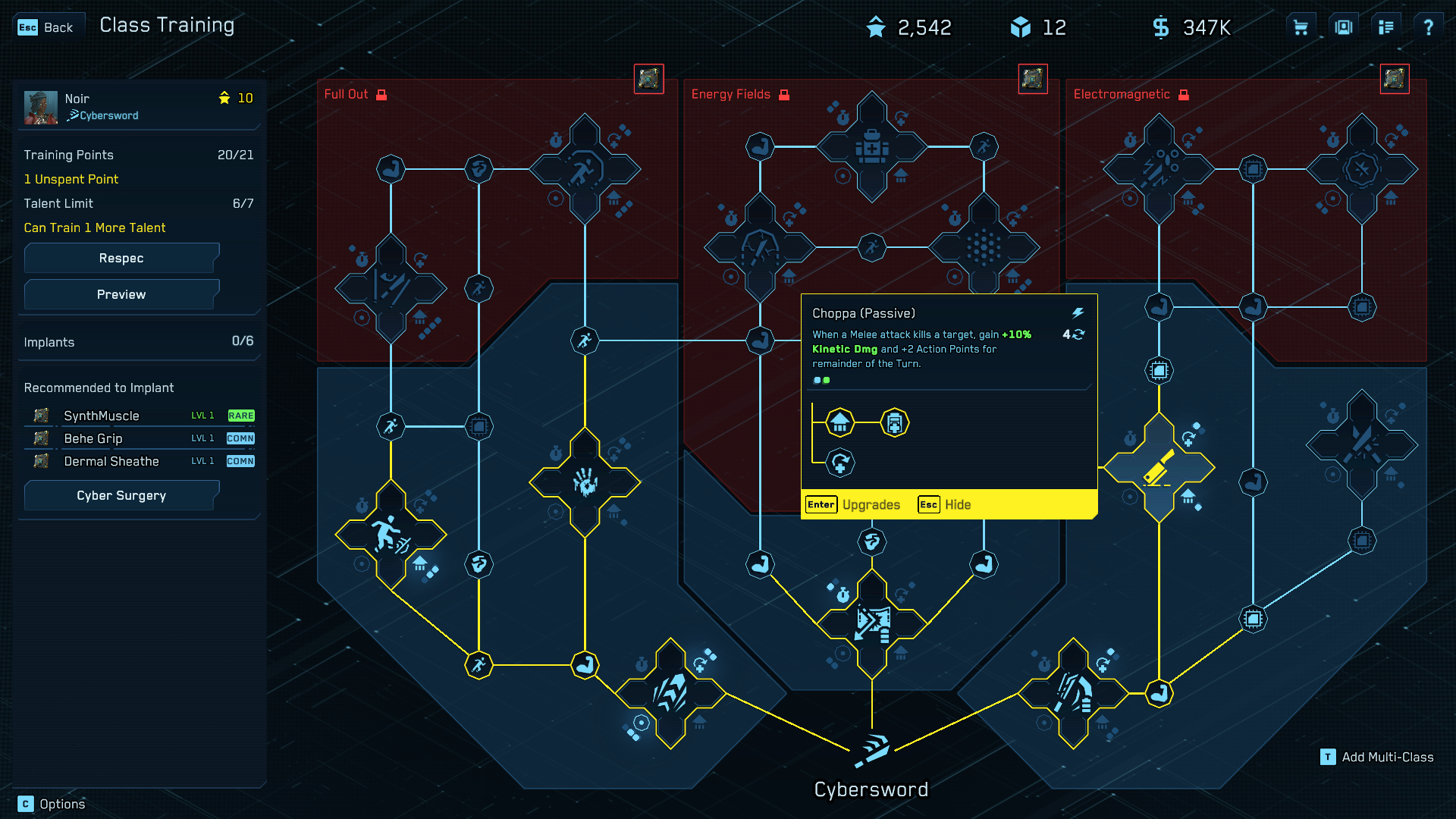Click the help question mark icon
Viewport: 1456px width, 819px height.
click(x=1429, y=26)
